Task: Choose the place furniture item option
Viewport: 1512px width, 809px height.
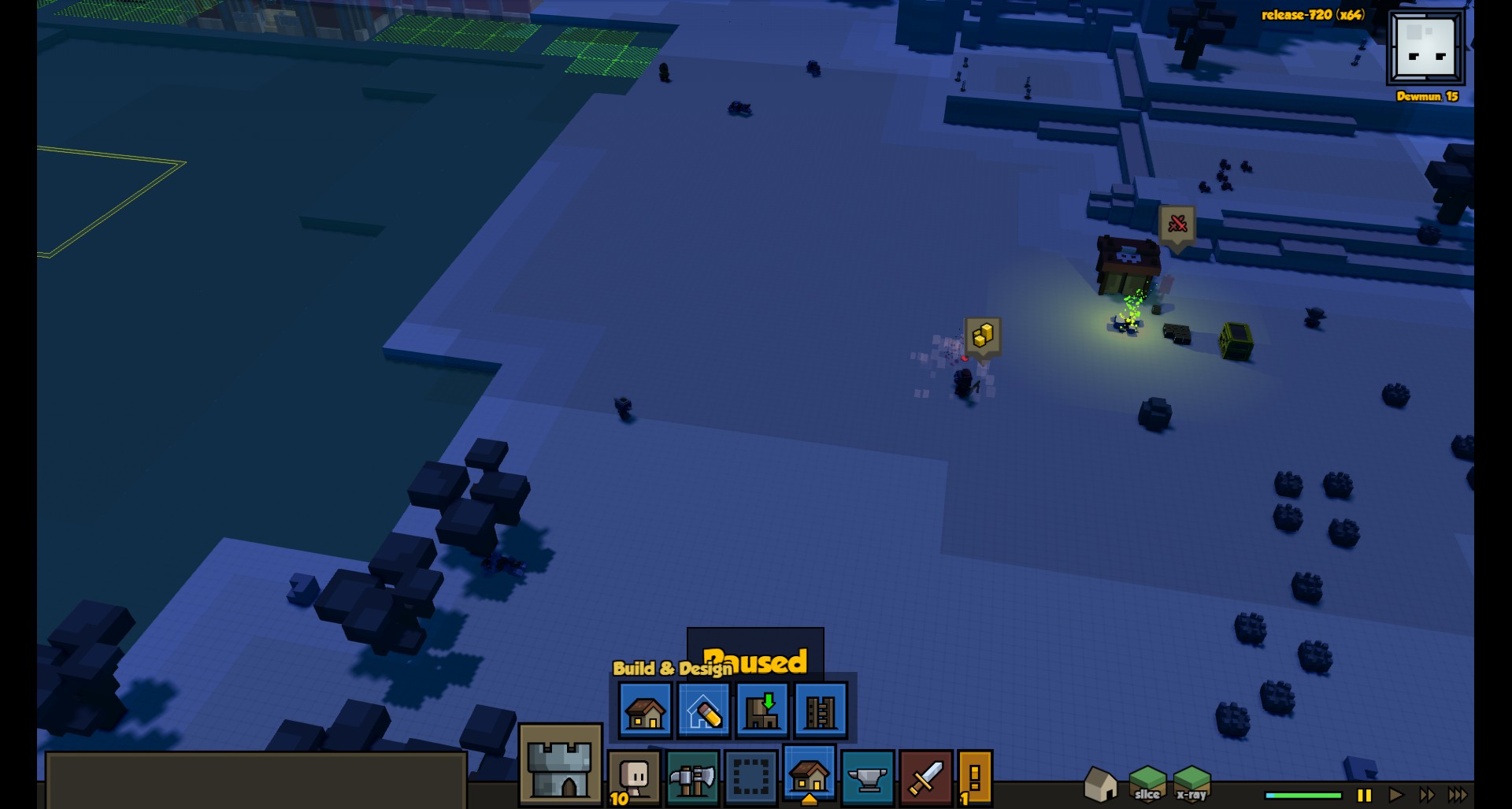Action: coord(762,711)
